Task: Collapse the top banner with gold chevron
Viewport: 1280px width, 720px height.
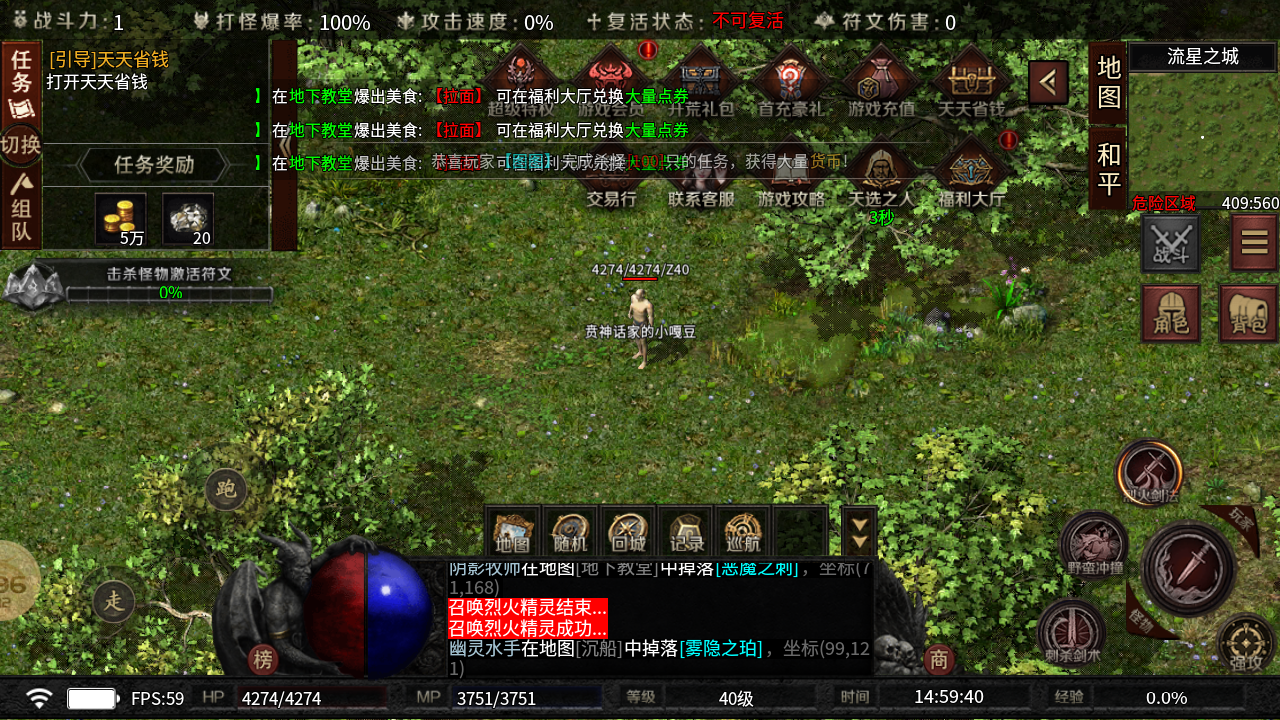Action: (1048, 81)
